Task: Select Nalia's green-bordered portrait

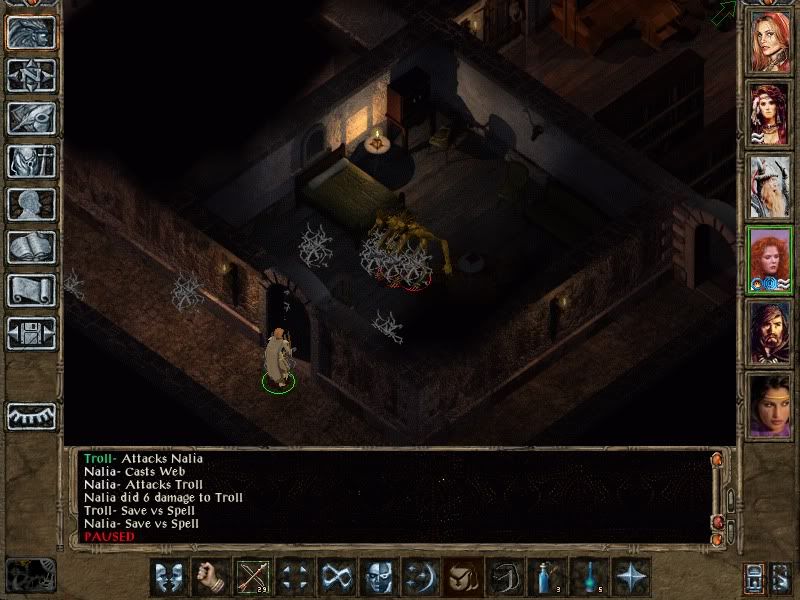Action: click(x=770, y=259)
